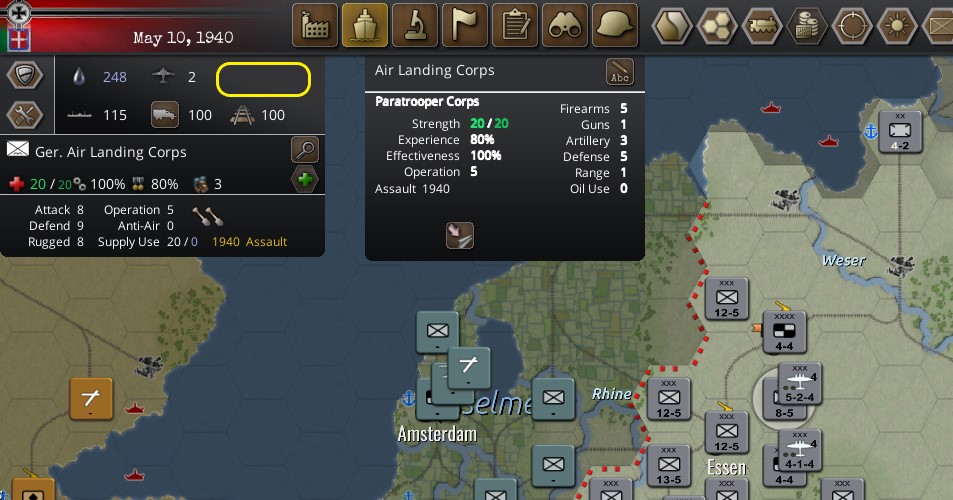Select the ship icon in top toolbar
This screenshot has height=500, width=953.
pyautogui.click(x=365, y=25)
